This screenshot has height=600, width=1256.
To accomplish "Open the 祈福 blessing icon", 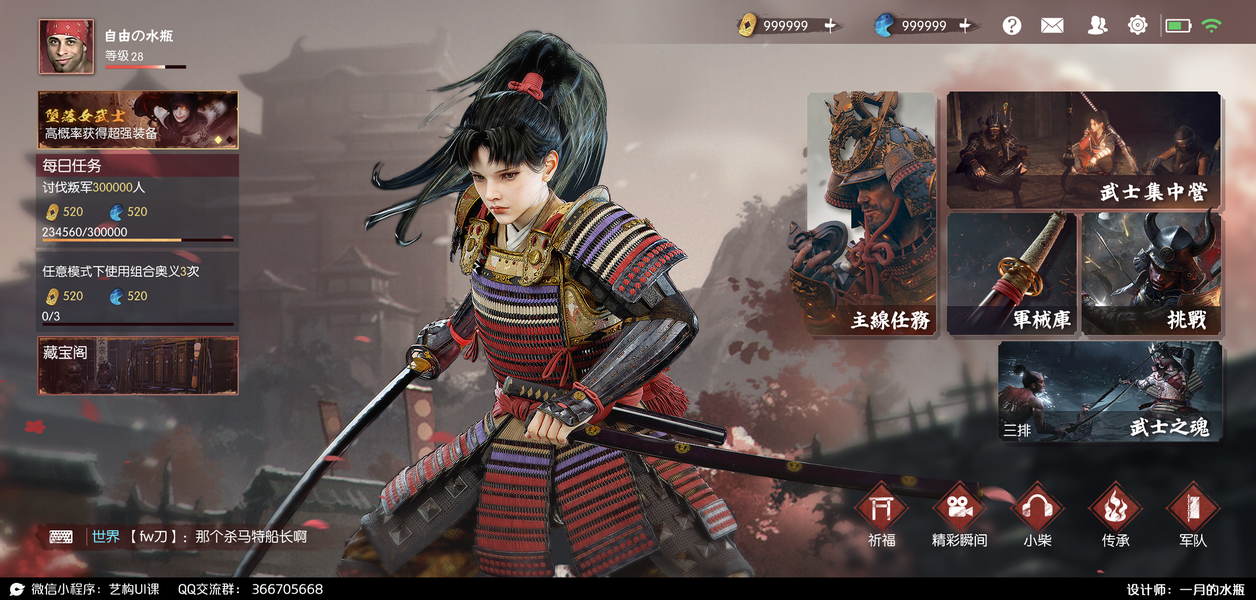I will 882,510.
